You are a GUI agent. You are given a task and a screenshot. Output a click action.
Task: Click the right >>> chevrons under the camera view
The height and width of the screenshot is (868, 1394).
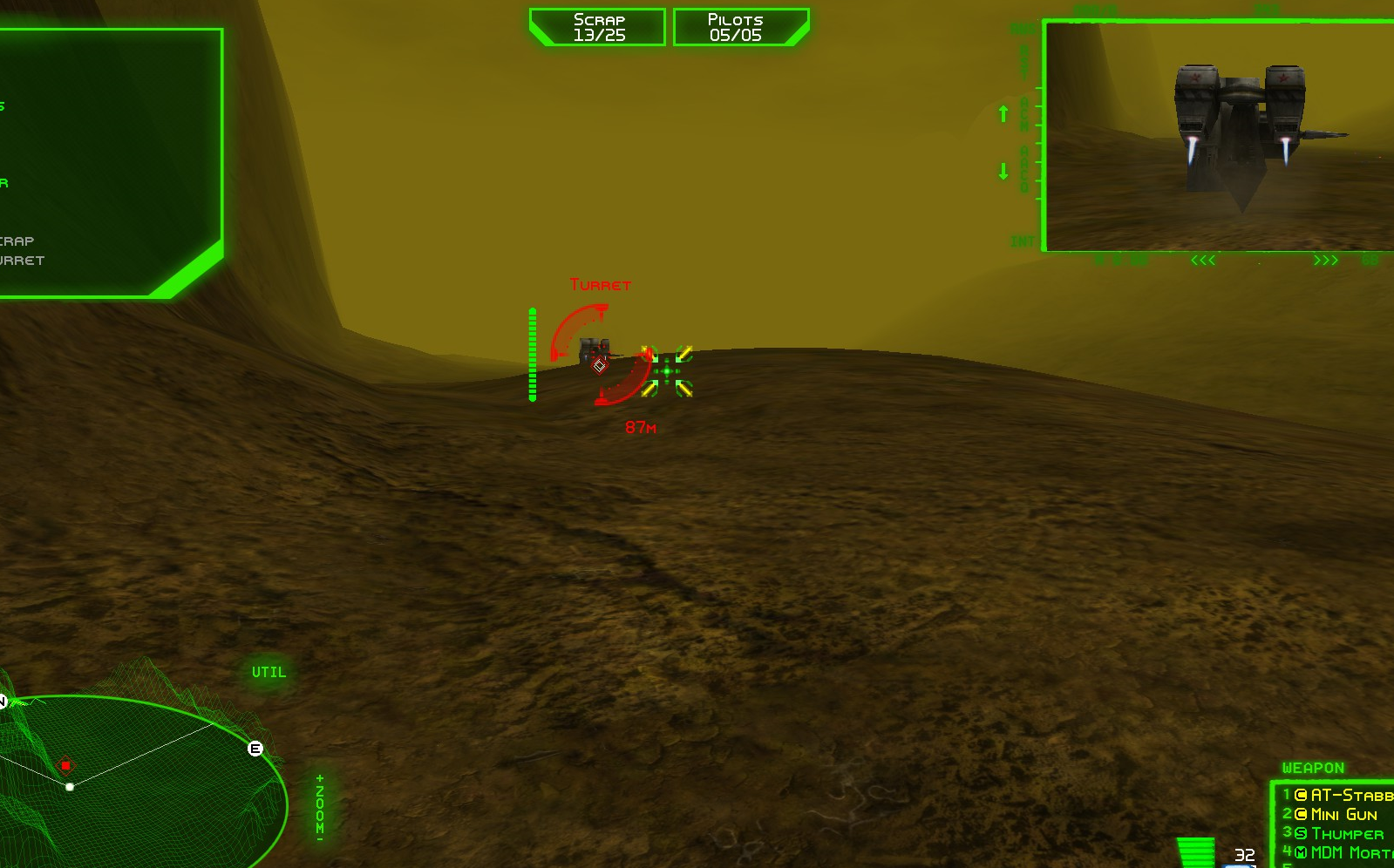coord(1326,259)
